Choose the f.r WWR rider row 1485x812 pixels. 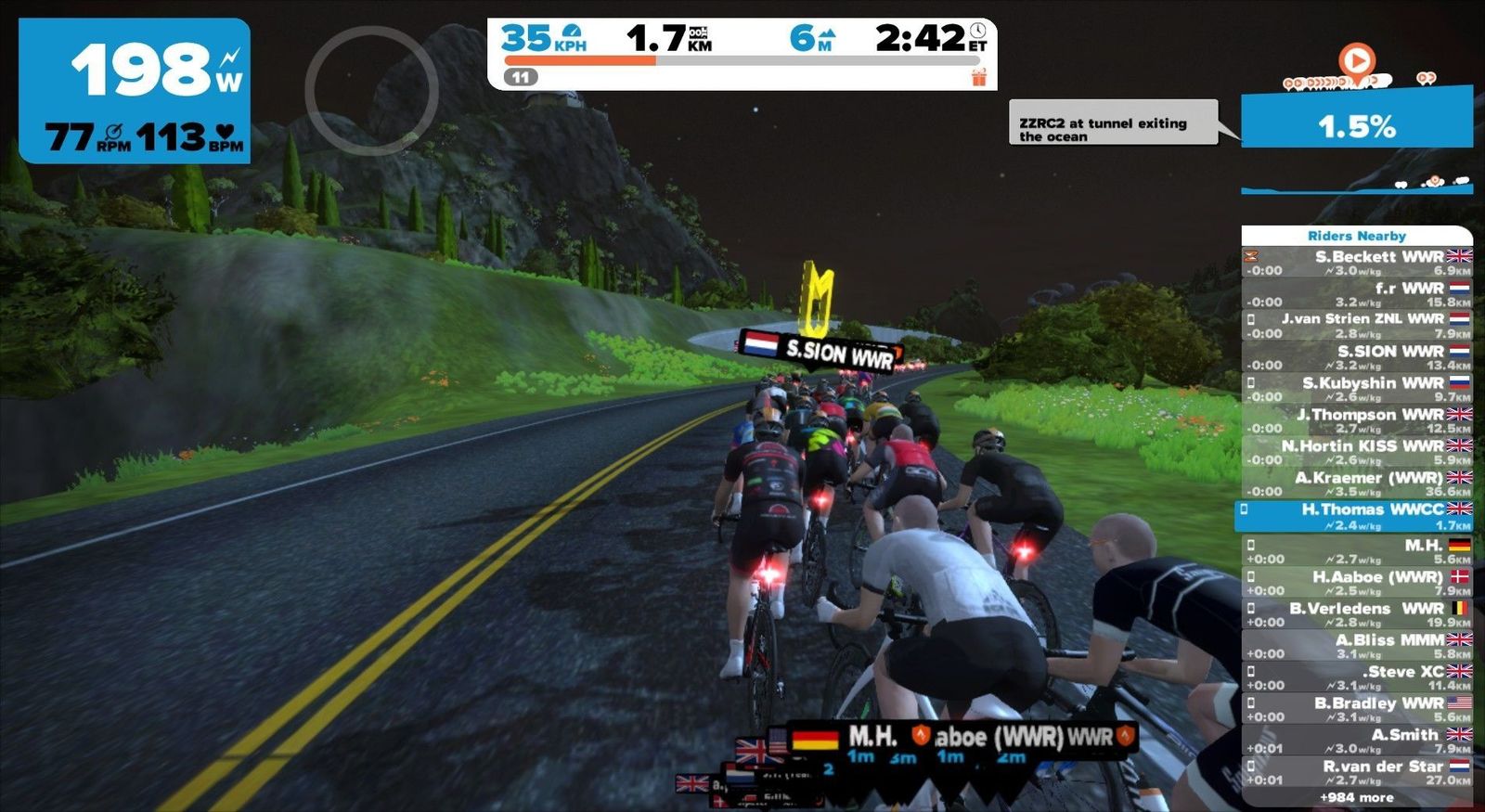(1357, 294)
